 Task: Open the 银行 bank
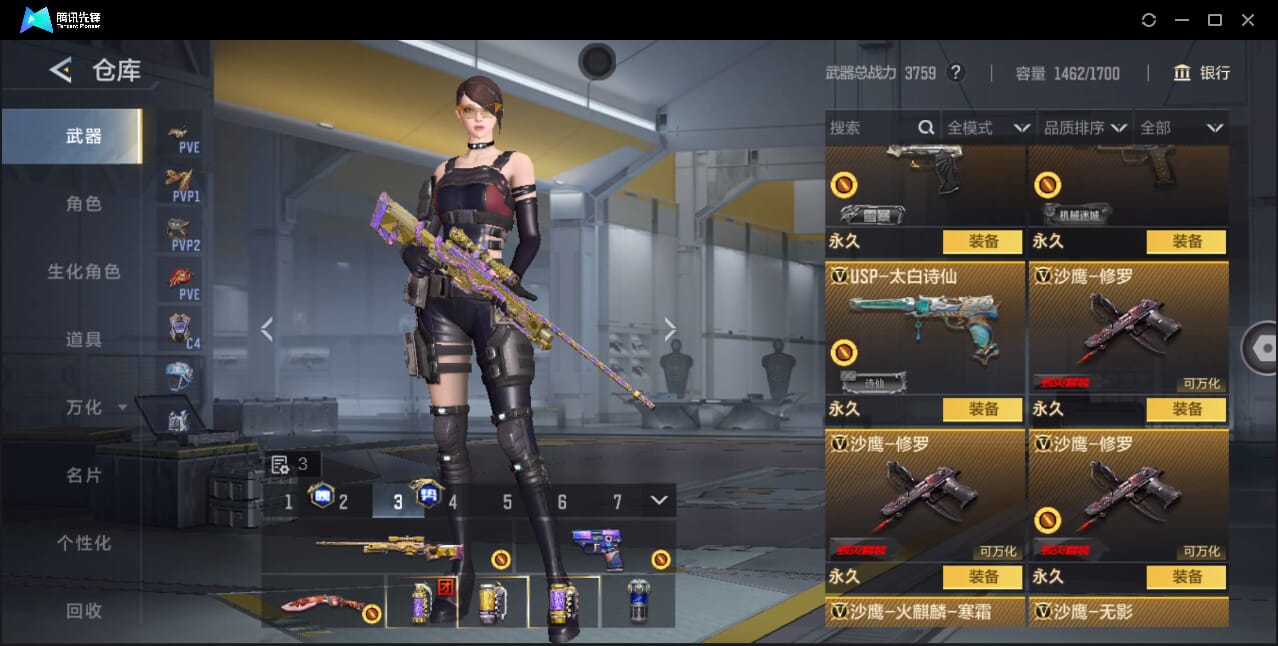coord(1202,73)
